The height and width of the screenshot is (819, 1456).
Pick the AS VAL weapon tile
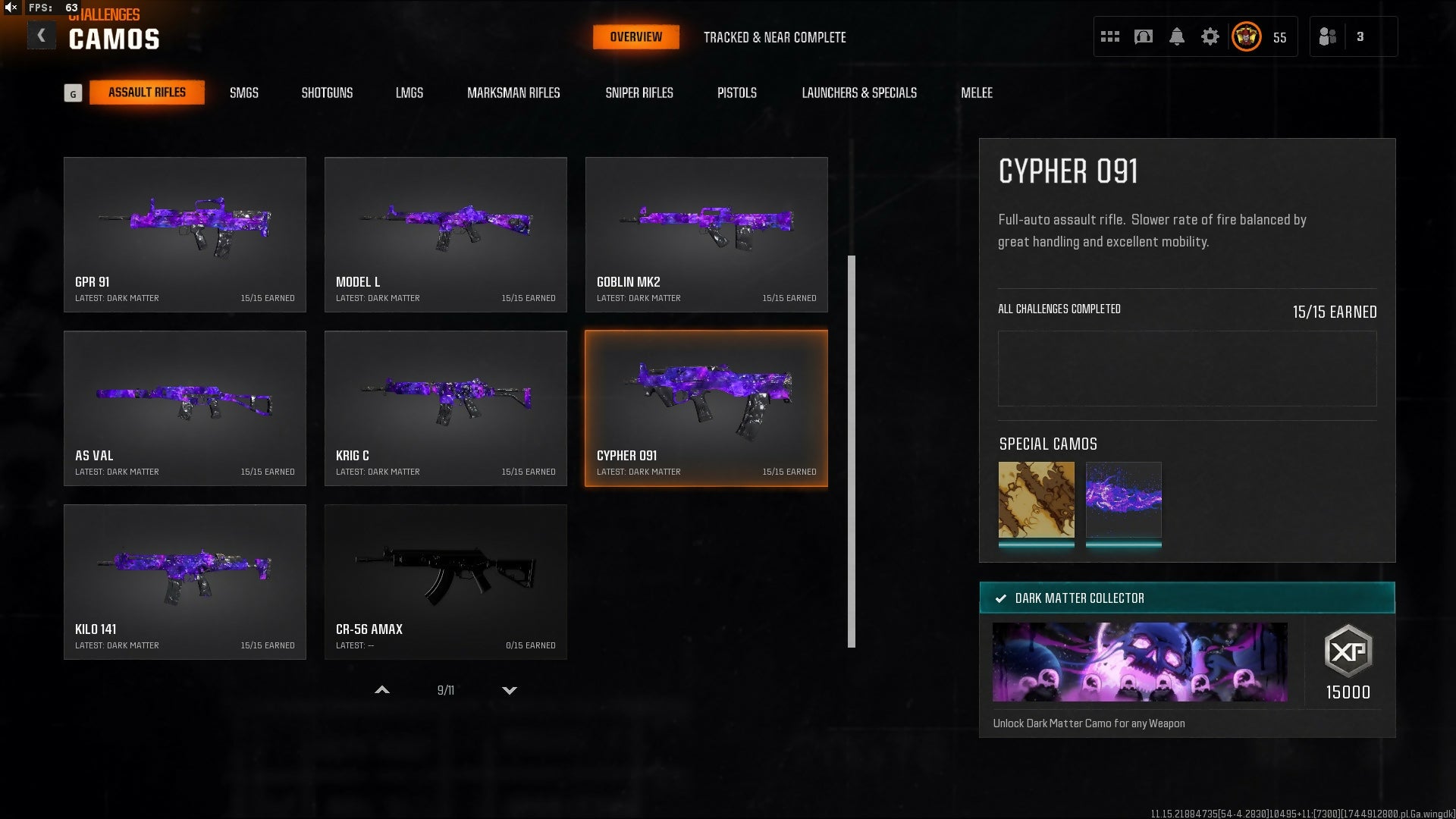tap(185, 408)
